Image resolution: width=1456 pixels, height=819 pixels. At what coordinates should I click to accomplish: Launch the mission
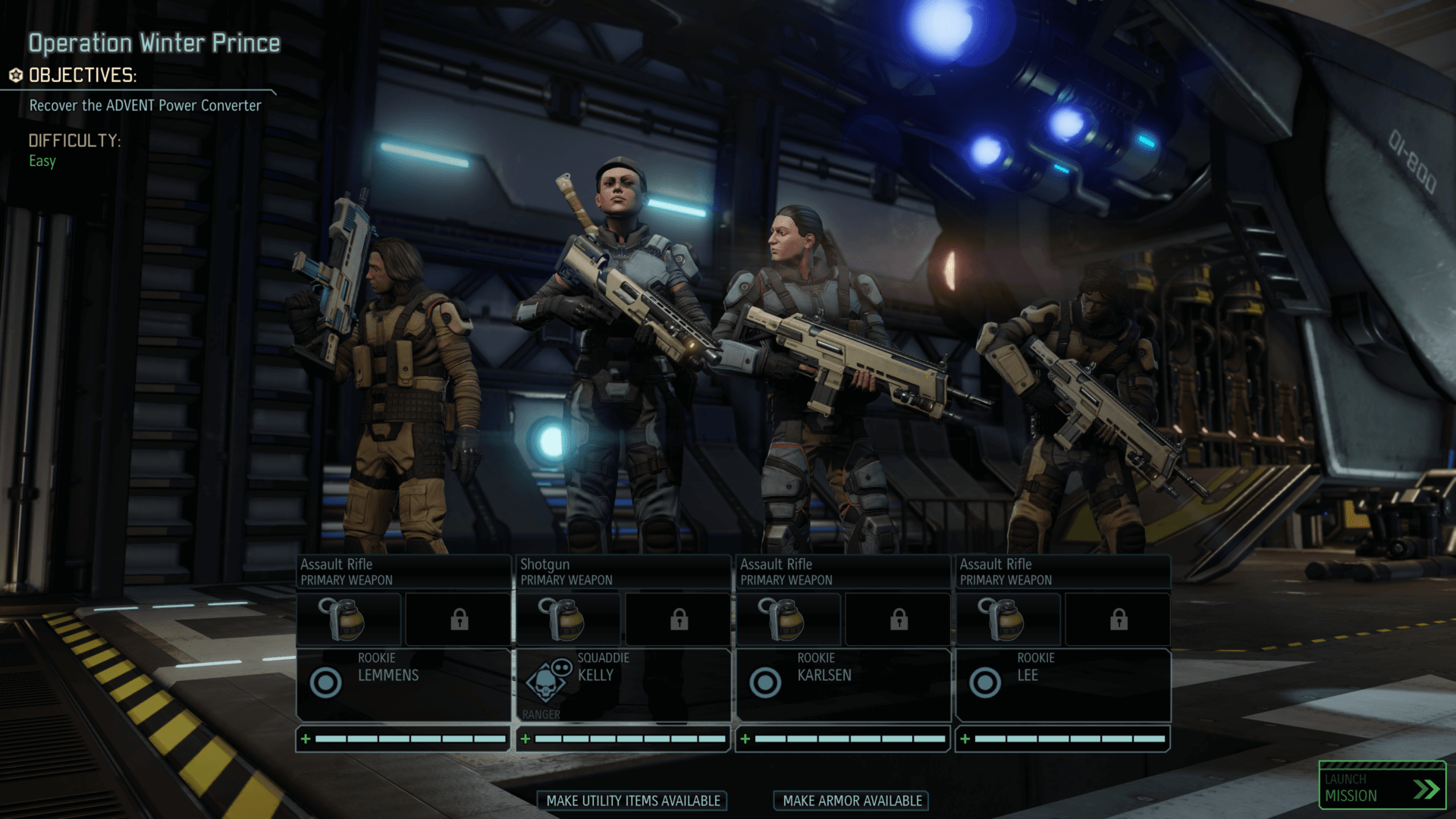point(1382,787)
